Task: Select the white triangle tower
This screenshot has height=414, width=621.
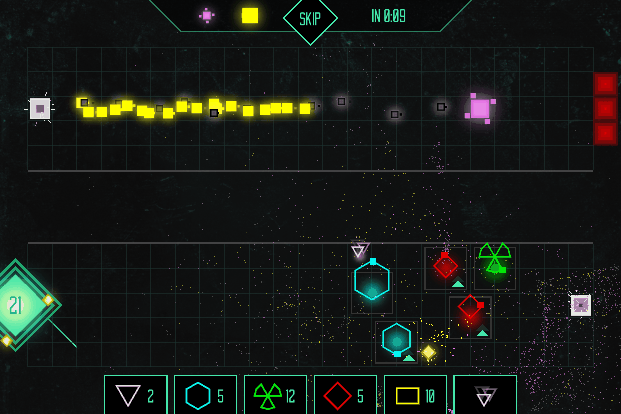Action: [x=135, y=395]
